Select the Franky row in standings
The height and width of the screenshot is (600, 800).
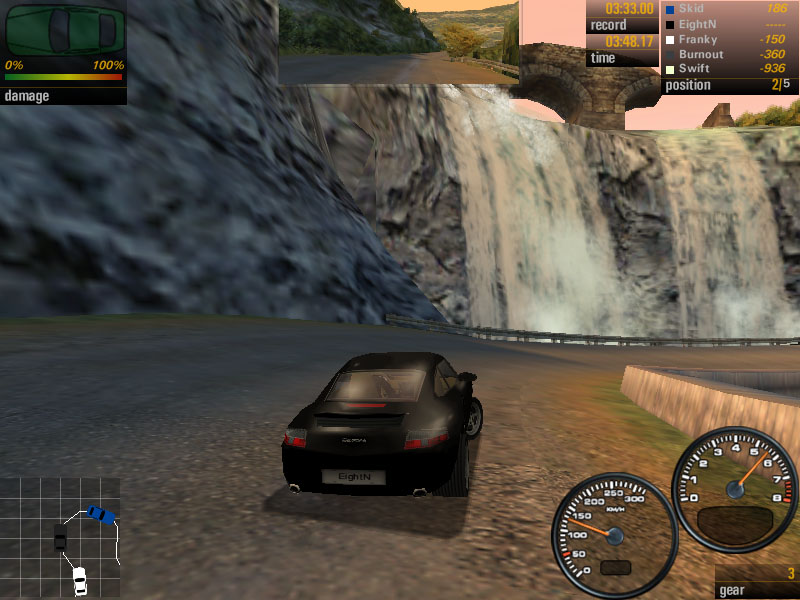click(730, 39)
